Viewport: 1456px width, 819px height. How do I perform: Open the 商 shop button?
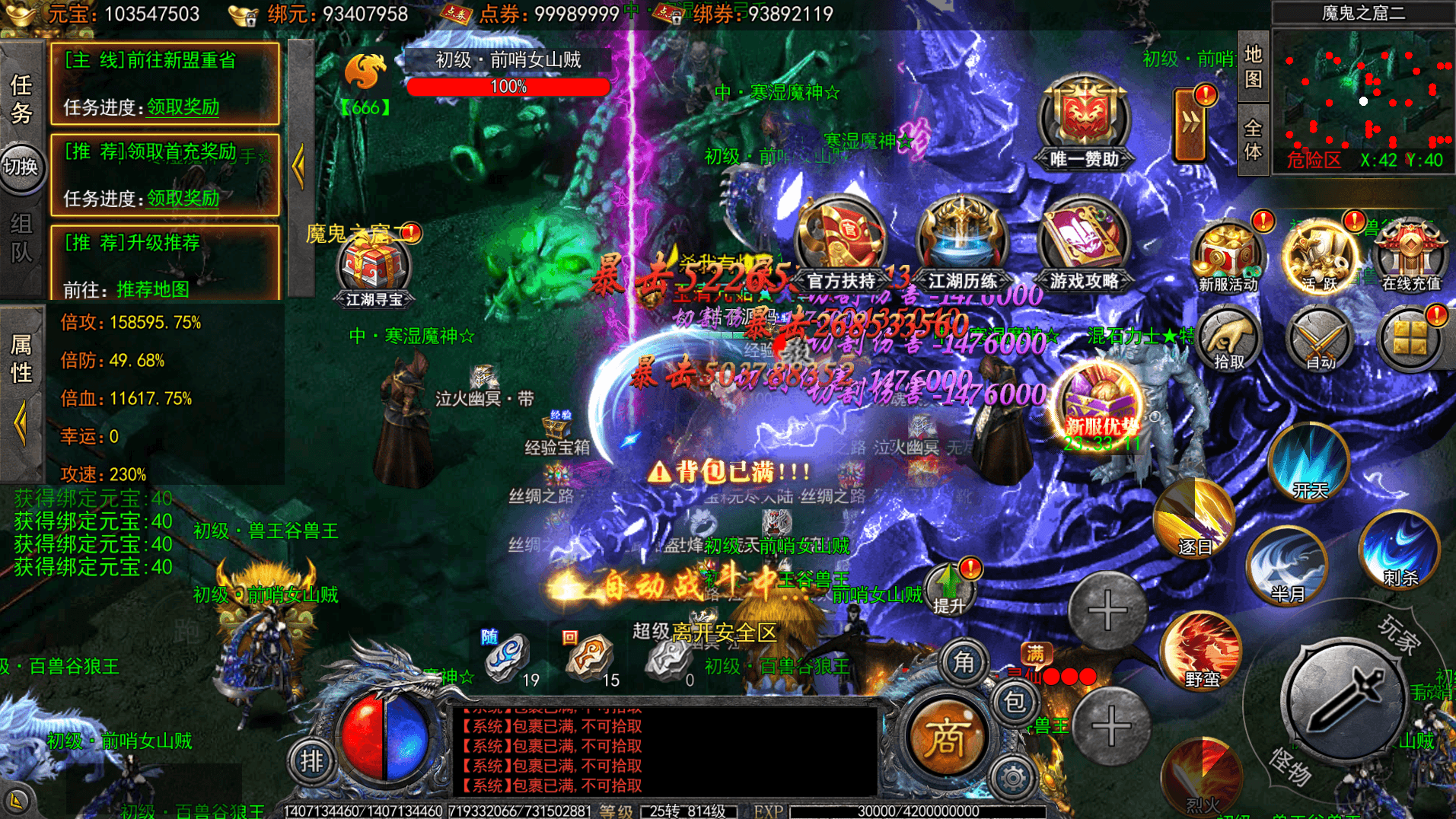946,738
